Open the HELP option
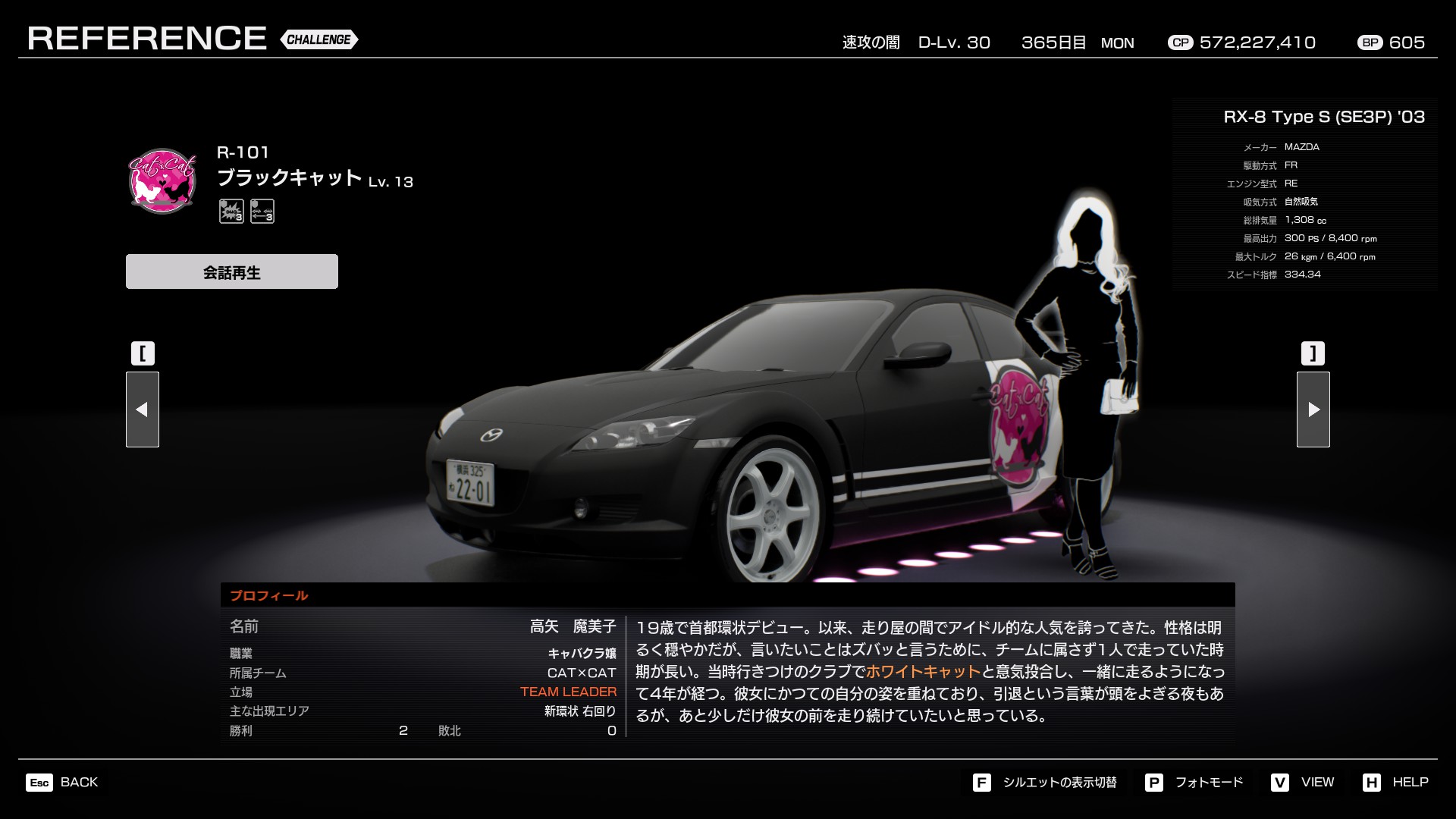1456x819 pixels. tap(1395, 783)
